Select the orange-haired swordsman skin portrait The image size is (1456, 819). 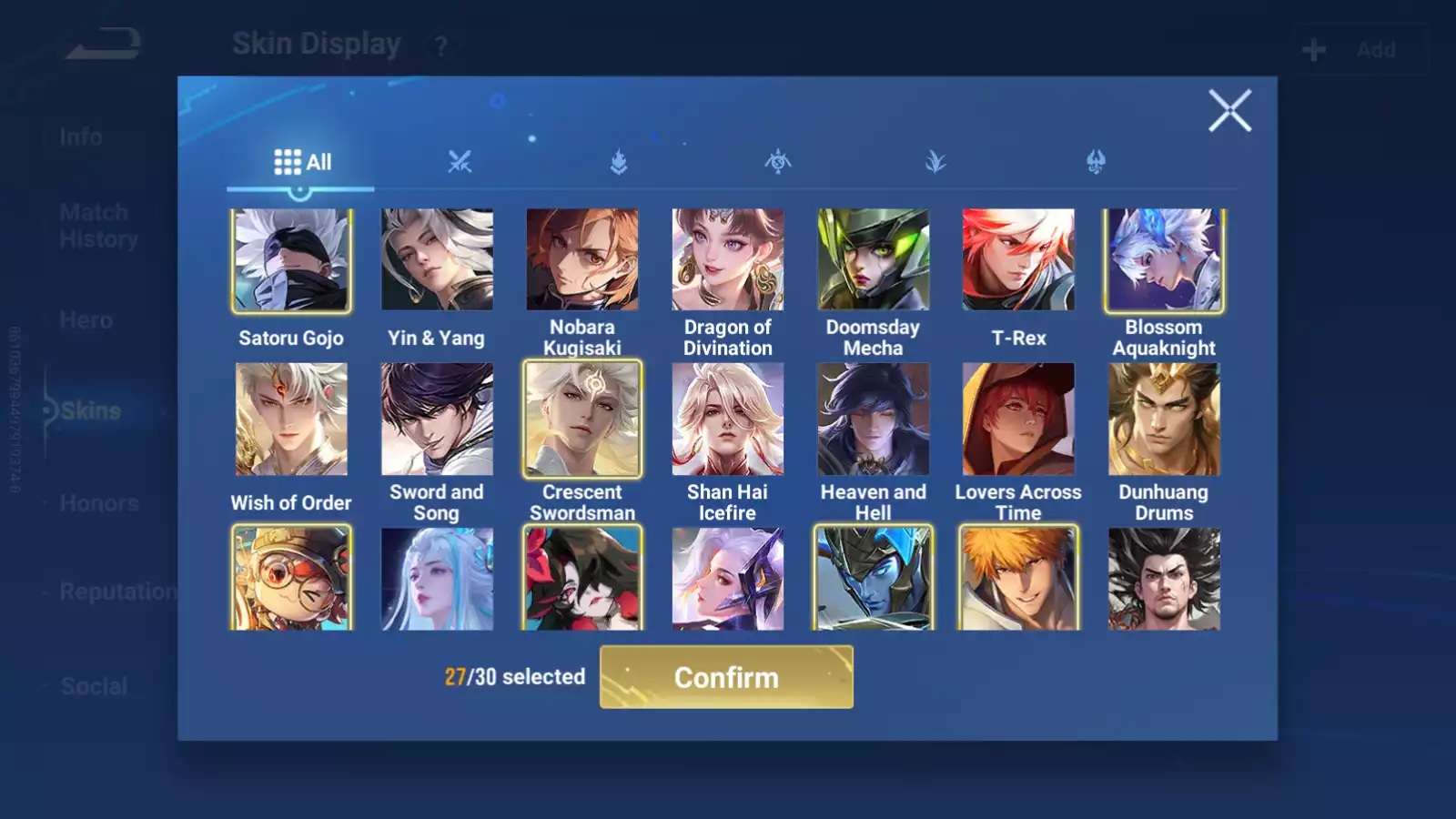pos(1018,579)
